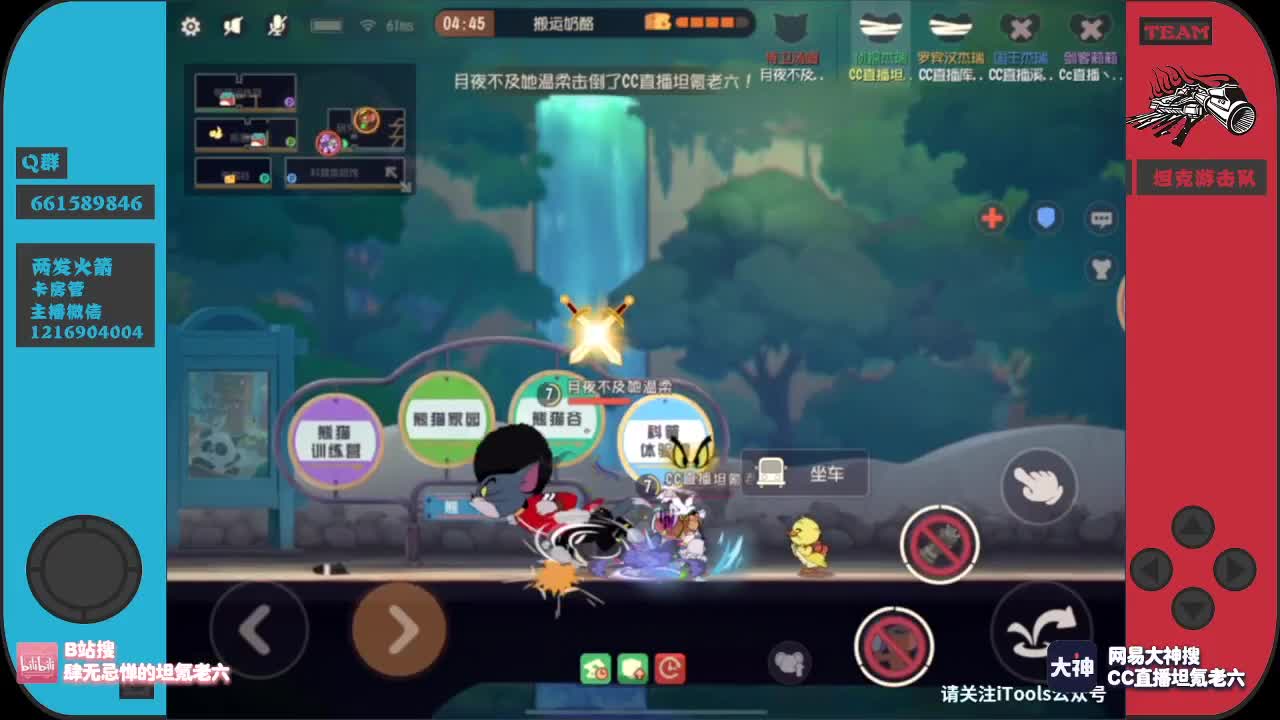
Task: Open the game settings gear icon
Action: point(190,28)
